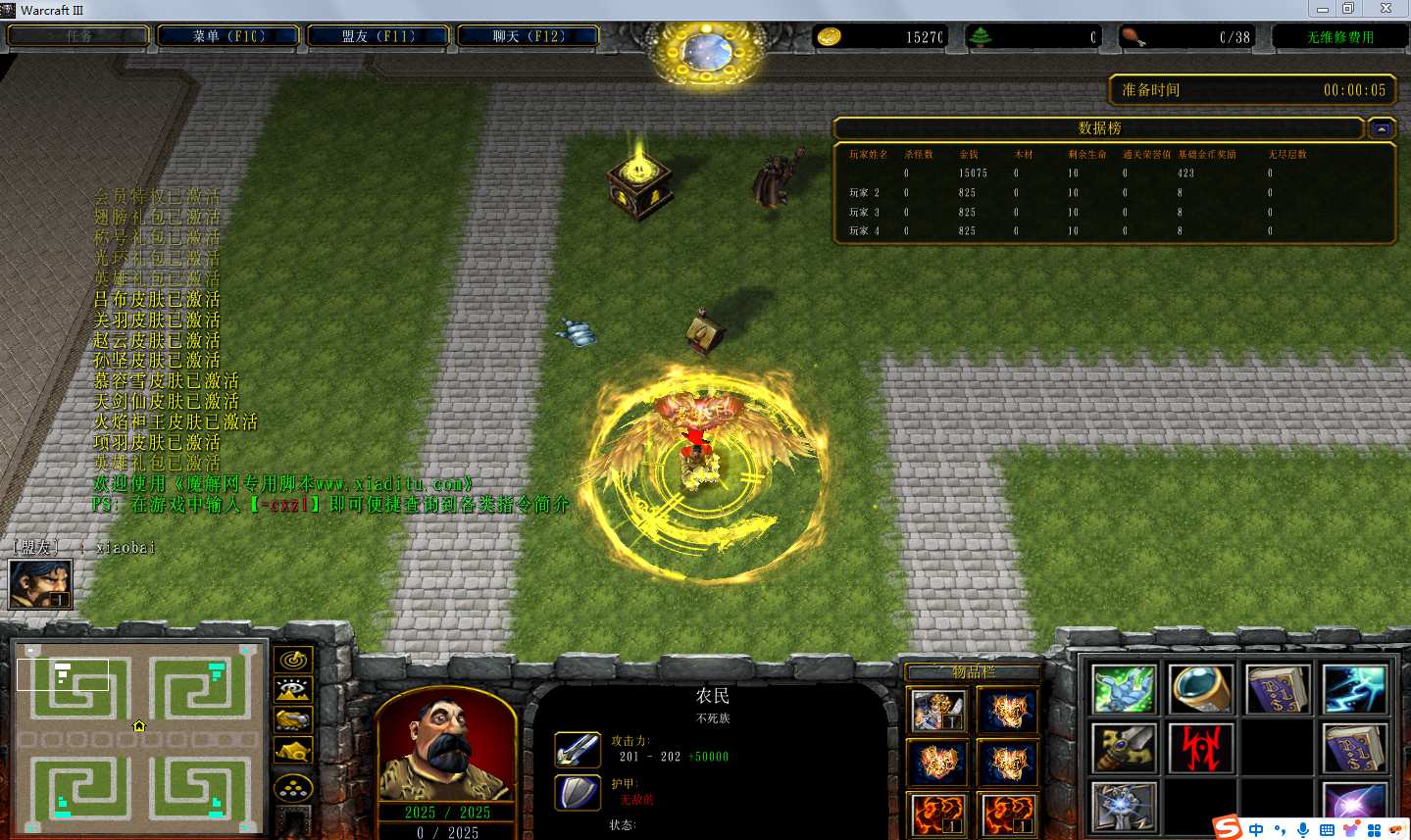The width and height of the screenshot is (1411, 840).
Task: Minimize the Warcraft III window
Action: (x=1322, y=9)
